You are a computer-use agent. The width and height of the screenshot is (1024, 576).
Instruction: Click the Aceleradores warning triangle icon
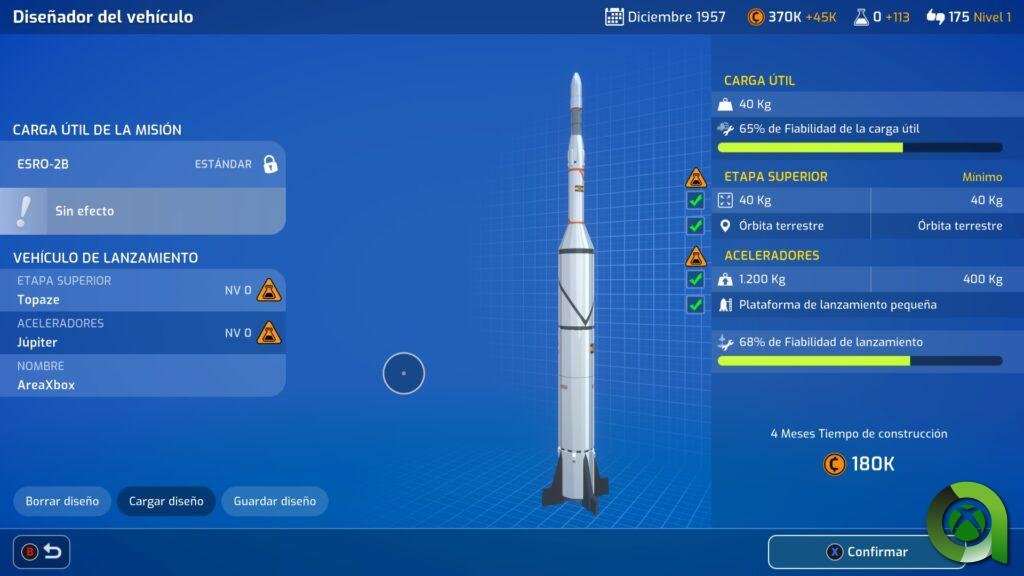(x=696, y=256)
